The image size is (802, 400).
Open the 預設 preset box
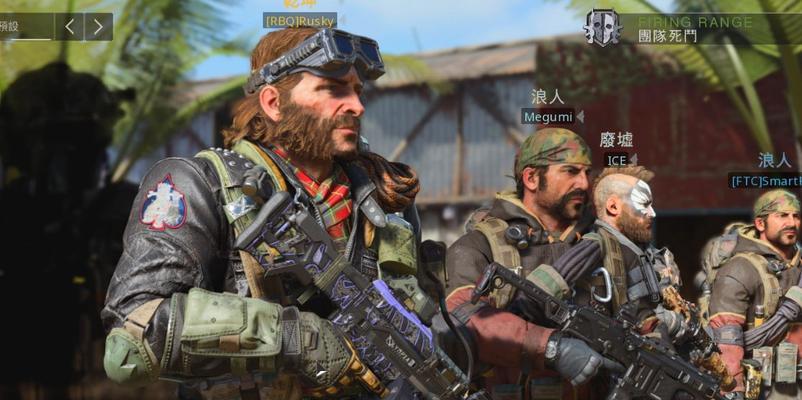click(24, 26)
